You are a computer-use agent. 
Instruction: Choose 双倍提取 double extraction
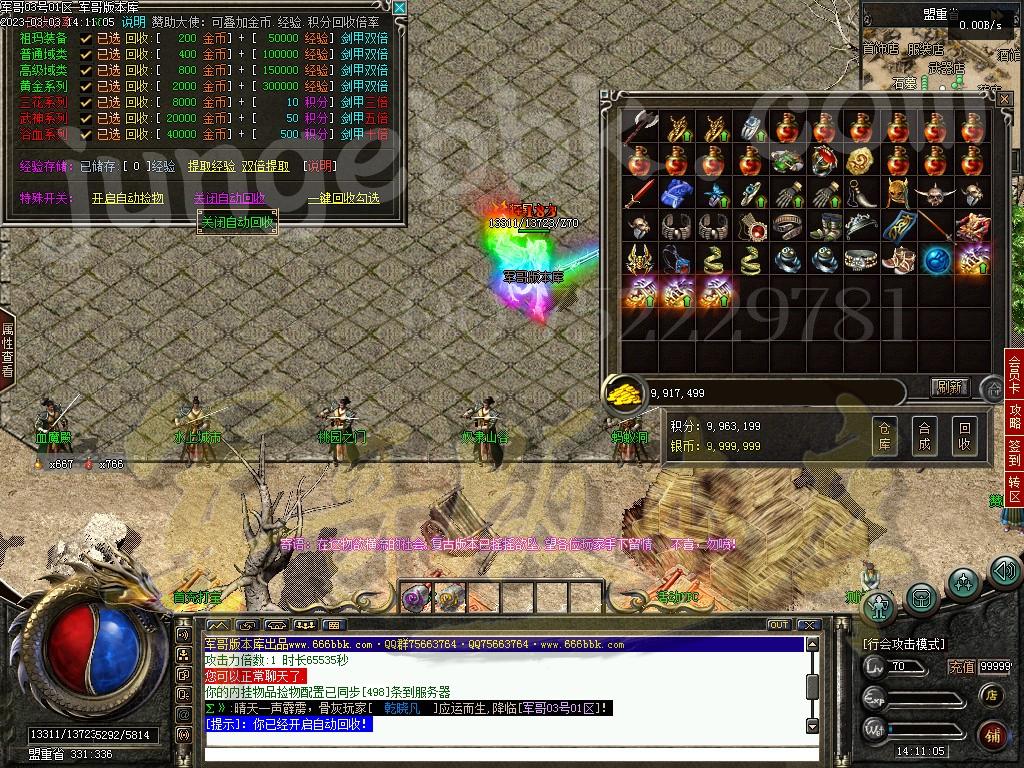tap(265, 166)
